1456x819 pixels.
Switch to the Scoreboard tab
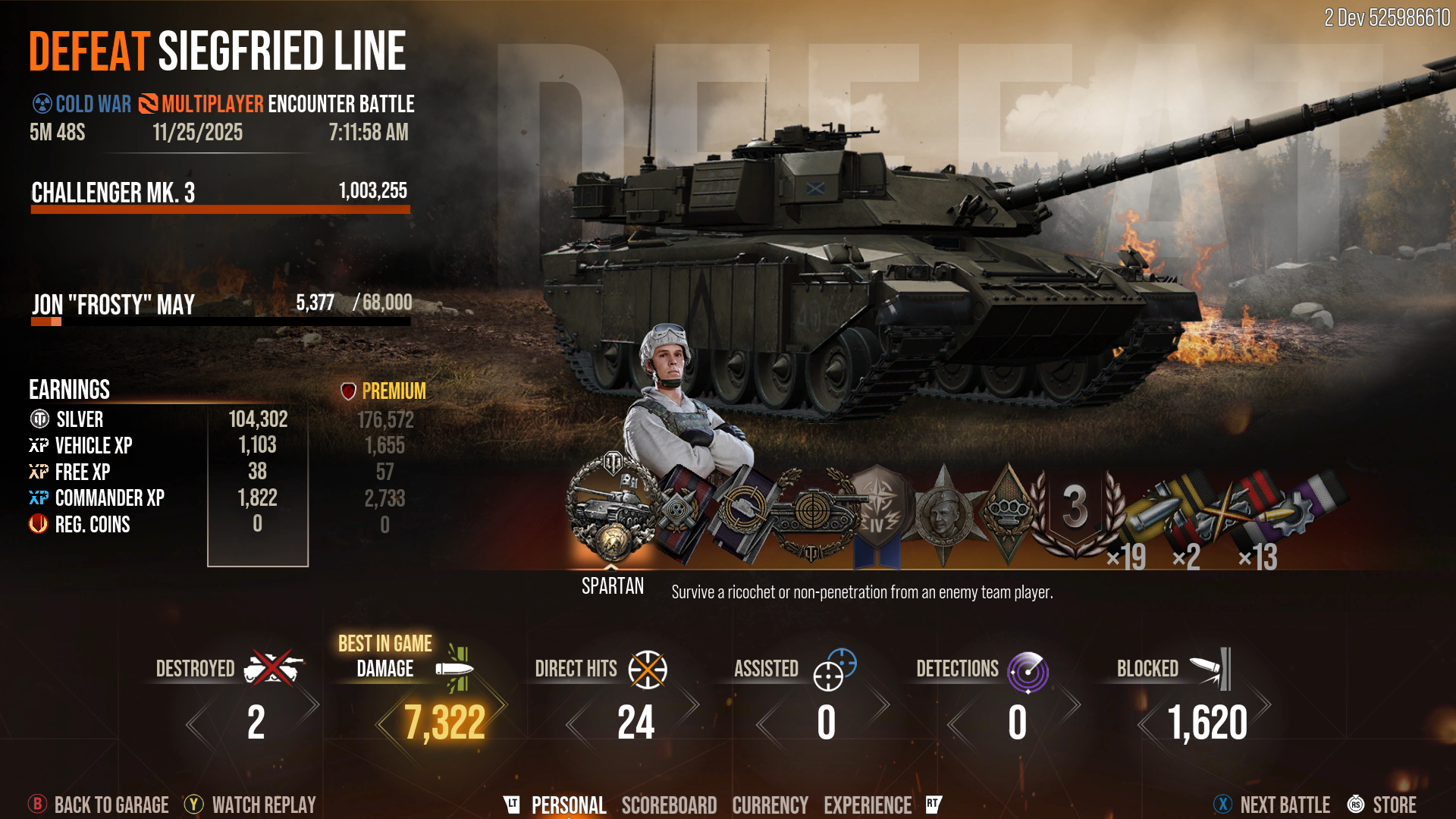click(669, 805)
